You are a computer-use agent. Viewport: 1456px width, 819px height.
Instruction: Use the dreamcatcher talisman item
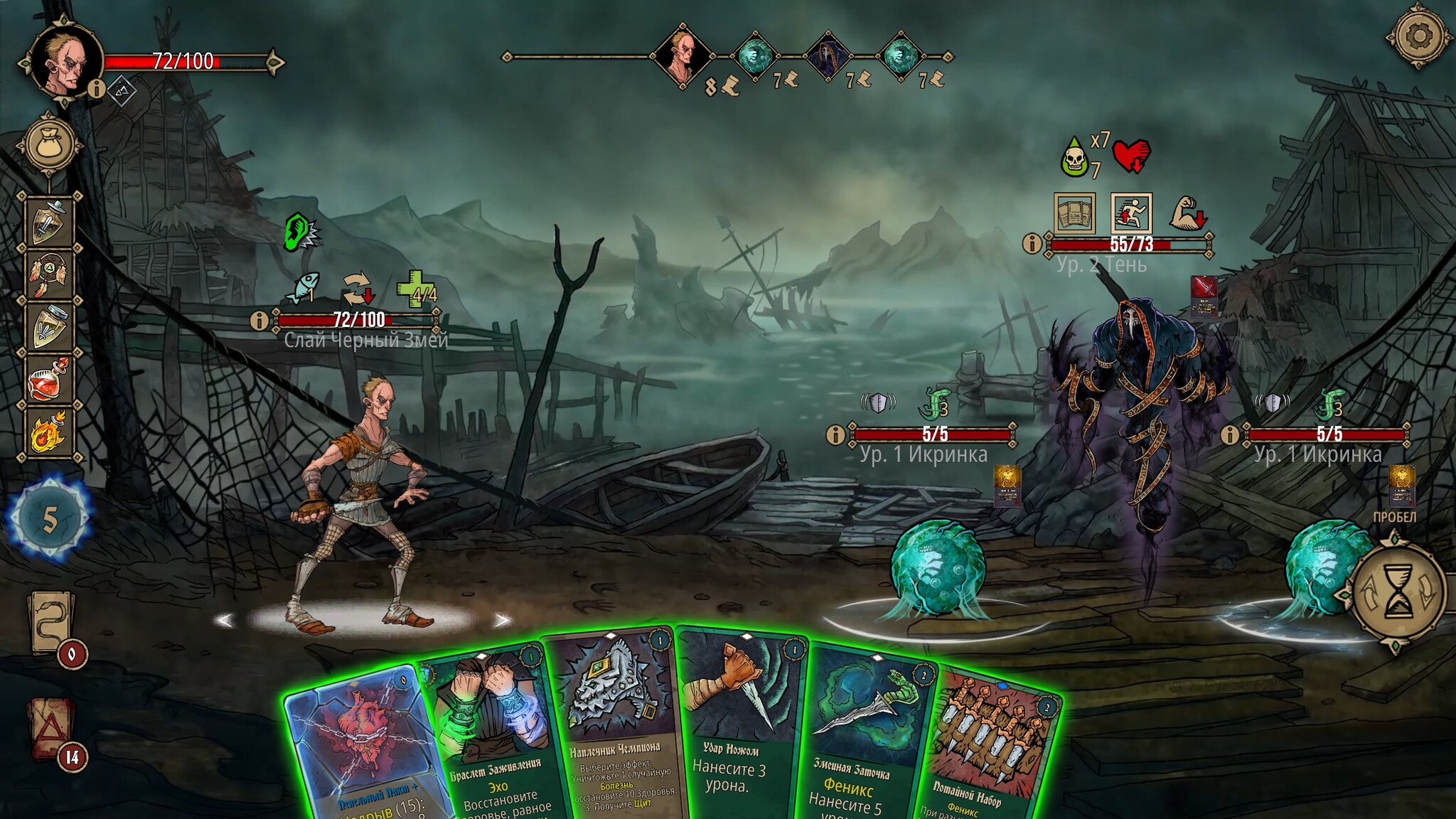[x=50, y=274]
